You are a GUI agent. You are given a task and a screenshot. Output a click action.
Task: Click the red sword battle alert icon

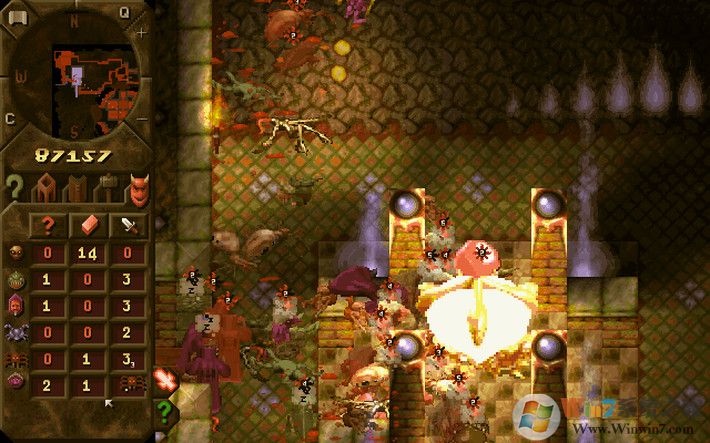tap(165, 380)
